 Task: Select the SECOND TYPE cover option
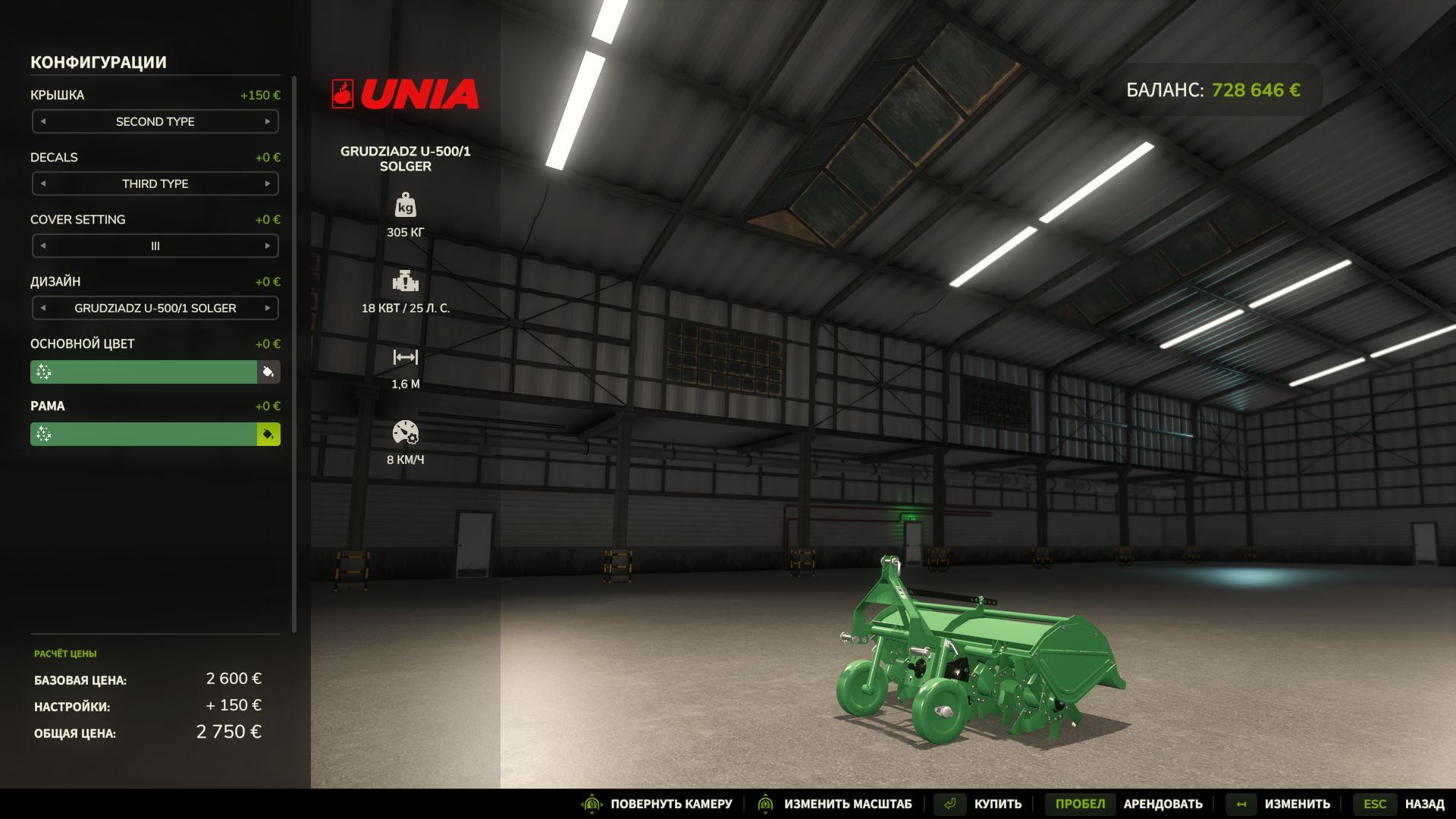(154, 121)
